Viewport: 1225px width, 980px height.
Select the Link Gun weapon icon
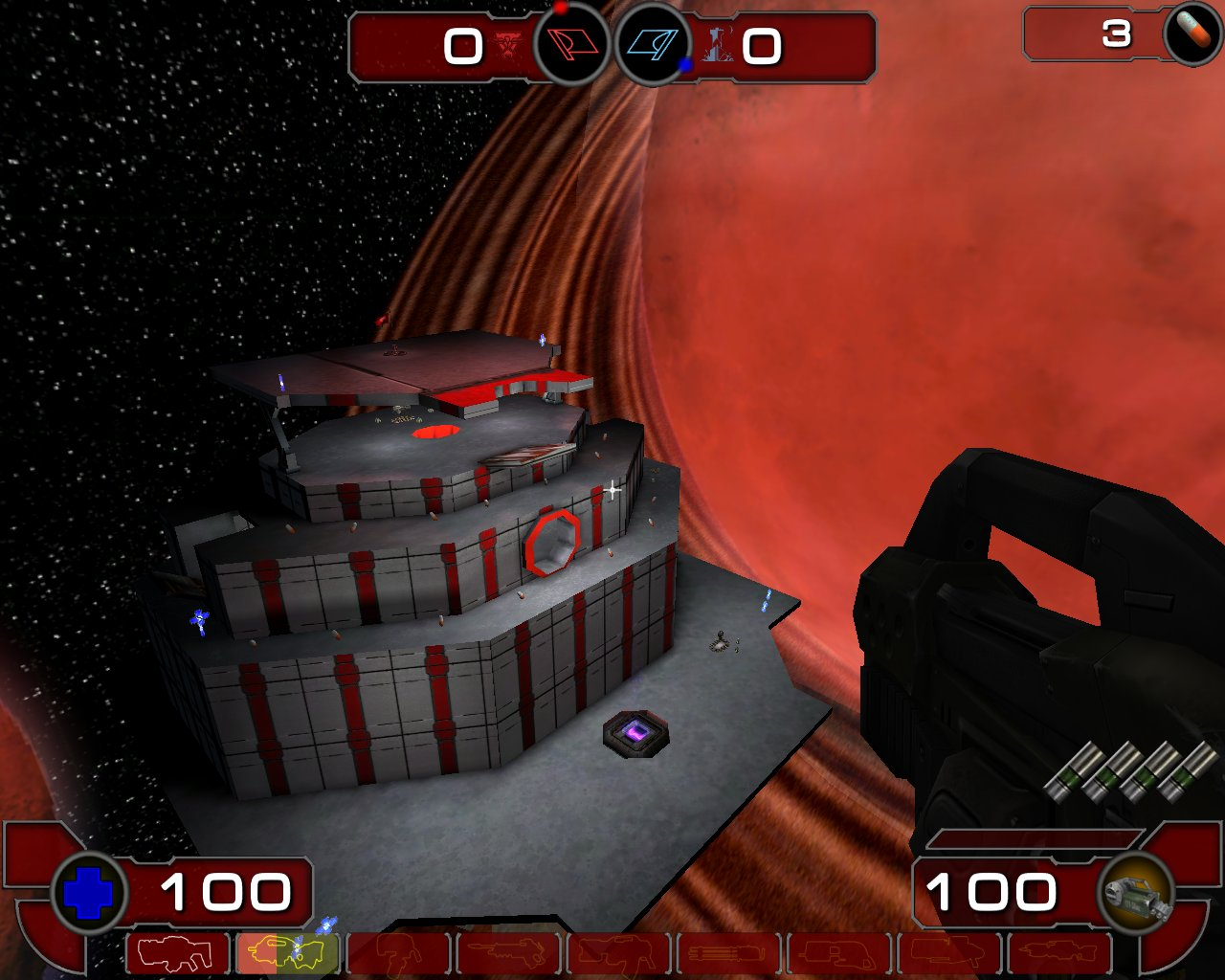(508, 952)
